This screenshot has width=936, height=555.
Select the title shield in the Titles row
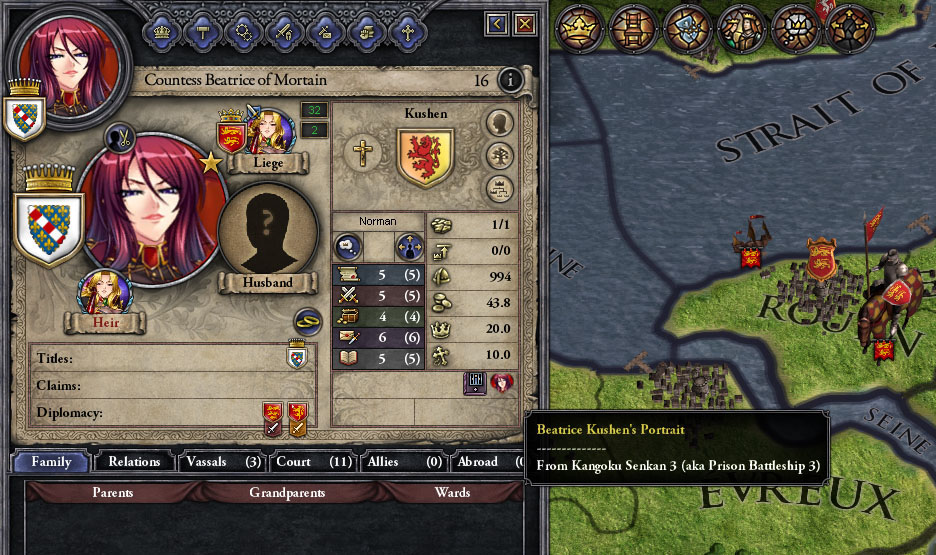pos(297,357)
